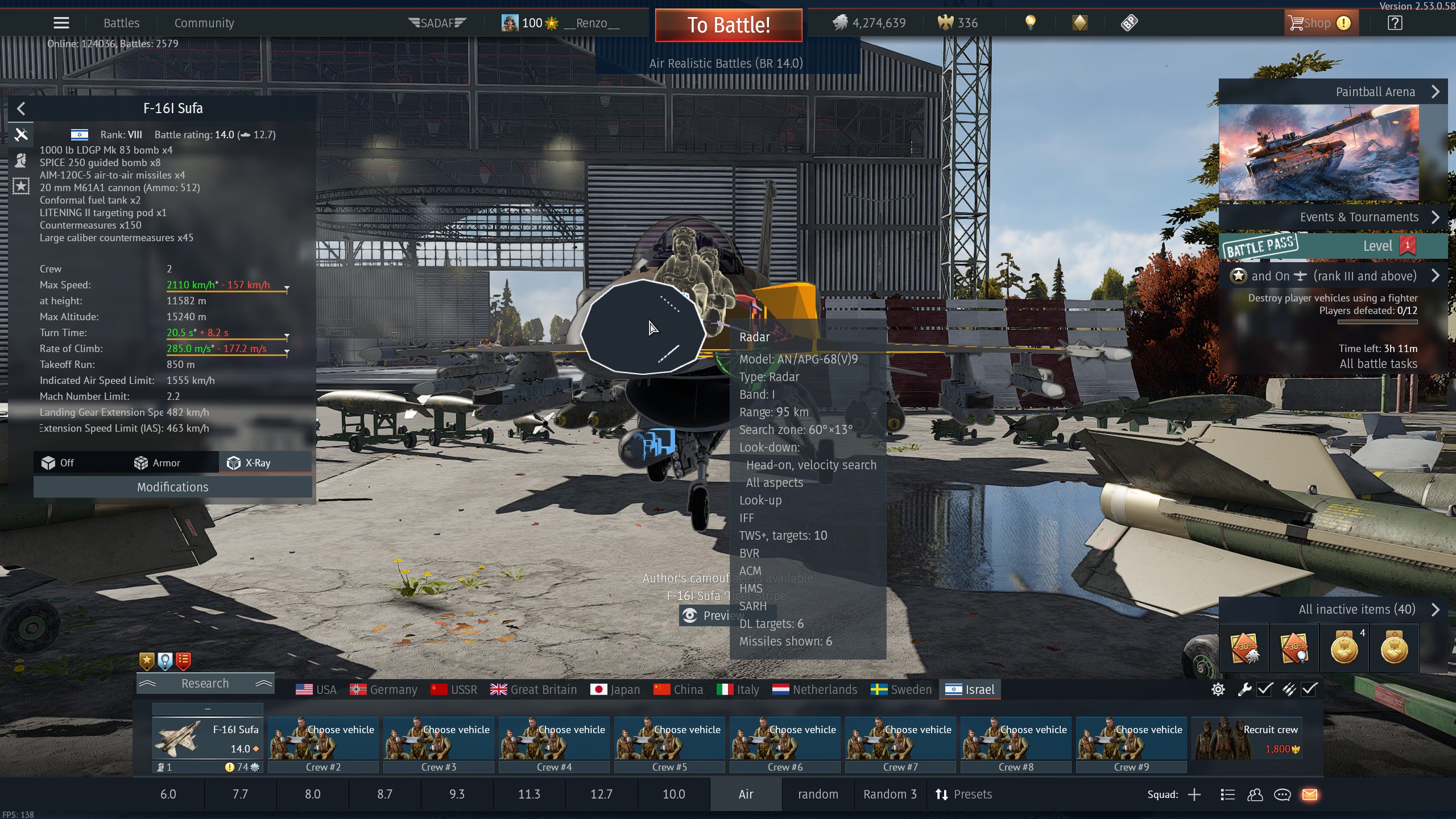1456x819 pixels.
Task: Select the USA nation tab
Action: [x=316, y=690]
